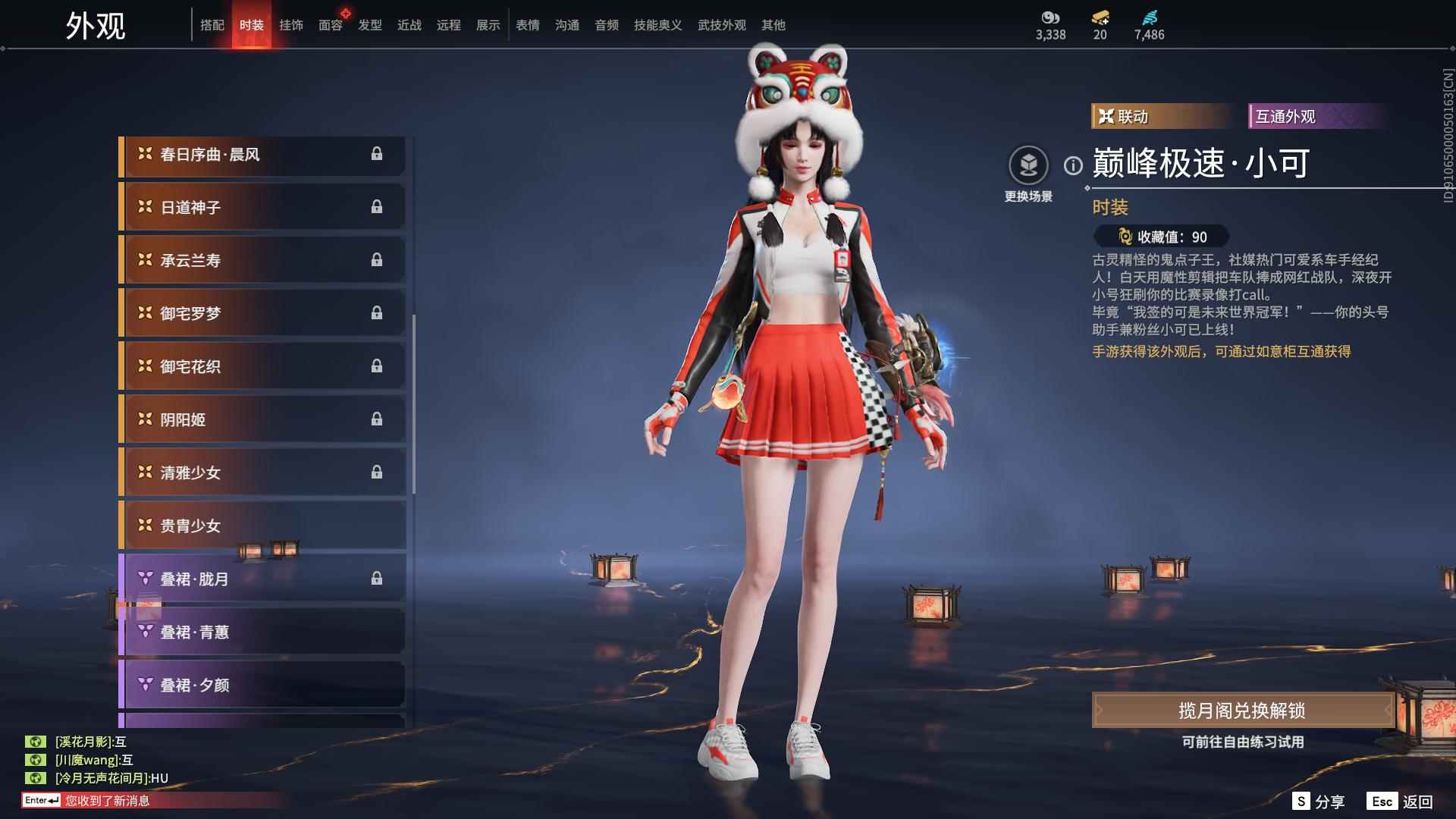Screen dimensions: 1456x819
Task: Open the 挂饰 category tab
Action: [x=291, y=24]
